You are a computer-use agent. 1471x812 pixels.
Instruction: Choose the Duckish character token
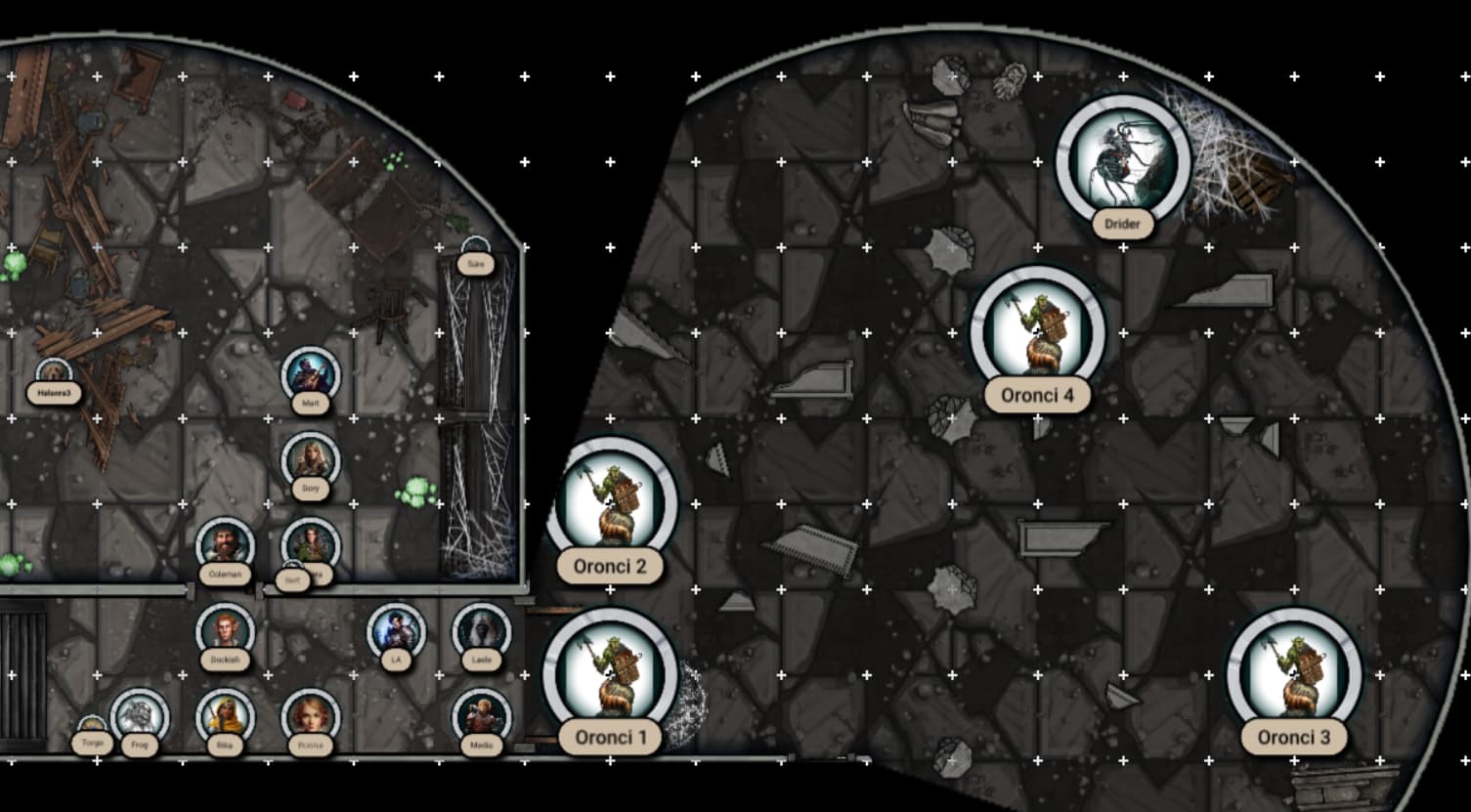225,631
